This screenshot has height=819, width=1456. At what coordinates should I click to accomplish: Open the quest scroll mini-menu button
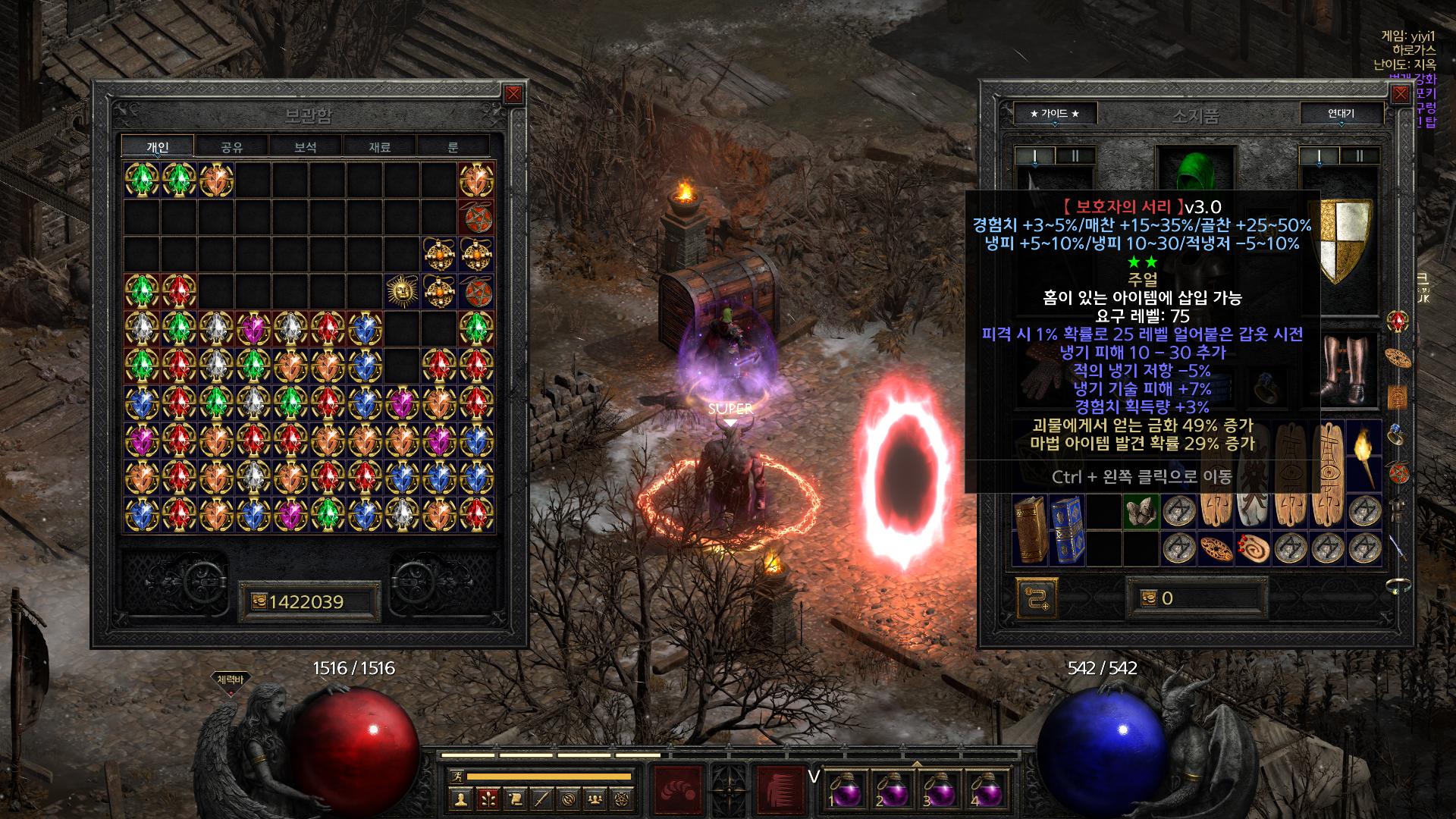[x=515, y=799]
